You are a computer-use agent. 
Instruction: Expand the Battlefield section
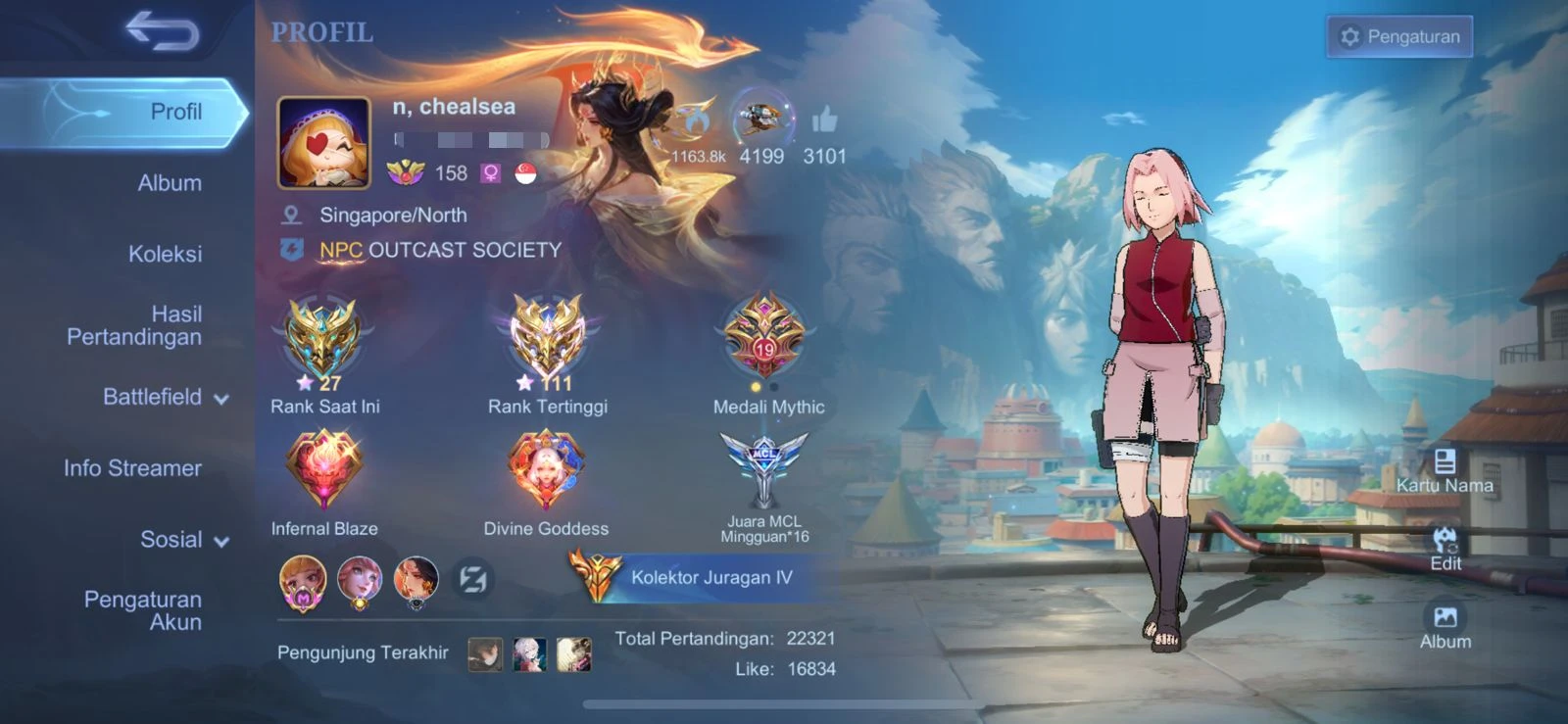coord(165,397)
